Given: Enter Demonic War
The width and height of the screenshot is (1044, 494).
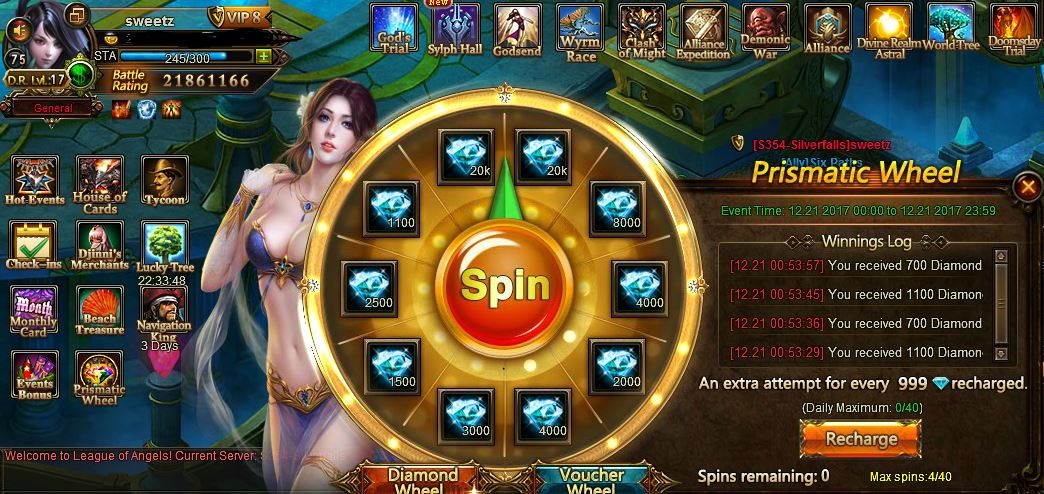Looking at the screenshot, I should coord(766,28).
